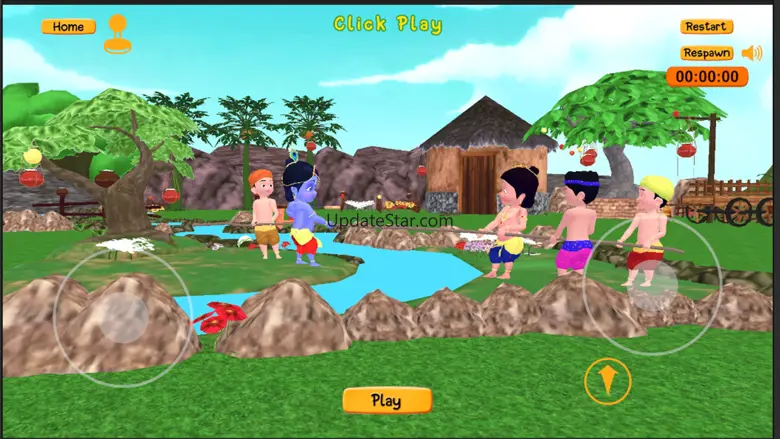The image size is (780, 439).
Task: Go back with the Home button
Action: point(68,27)
